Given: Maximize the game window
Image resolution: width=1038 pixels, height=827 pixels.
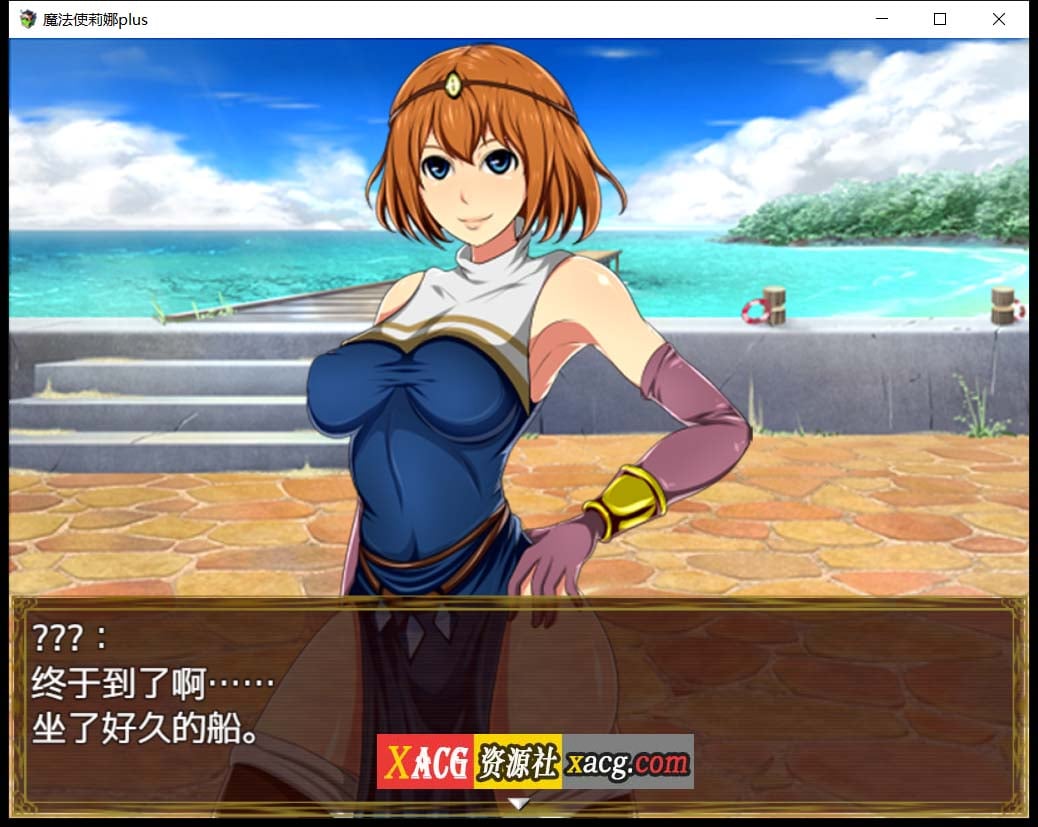Looking at the screenshot, I should pyautogui.click(x=940, y=19).
